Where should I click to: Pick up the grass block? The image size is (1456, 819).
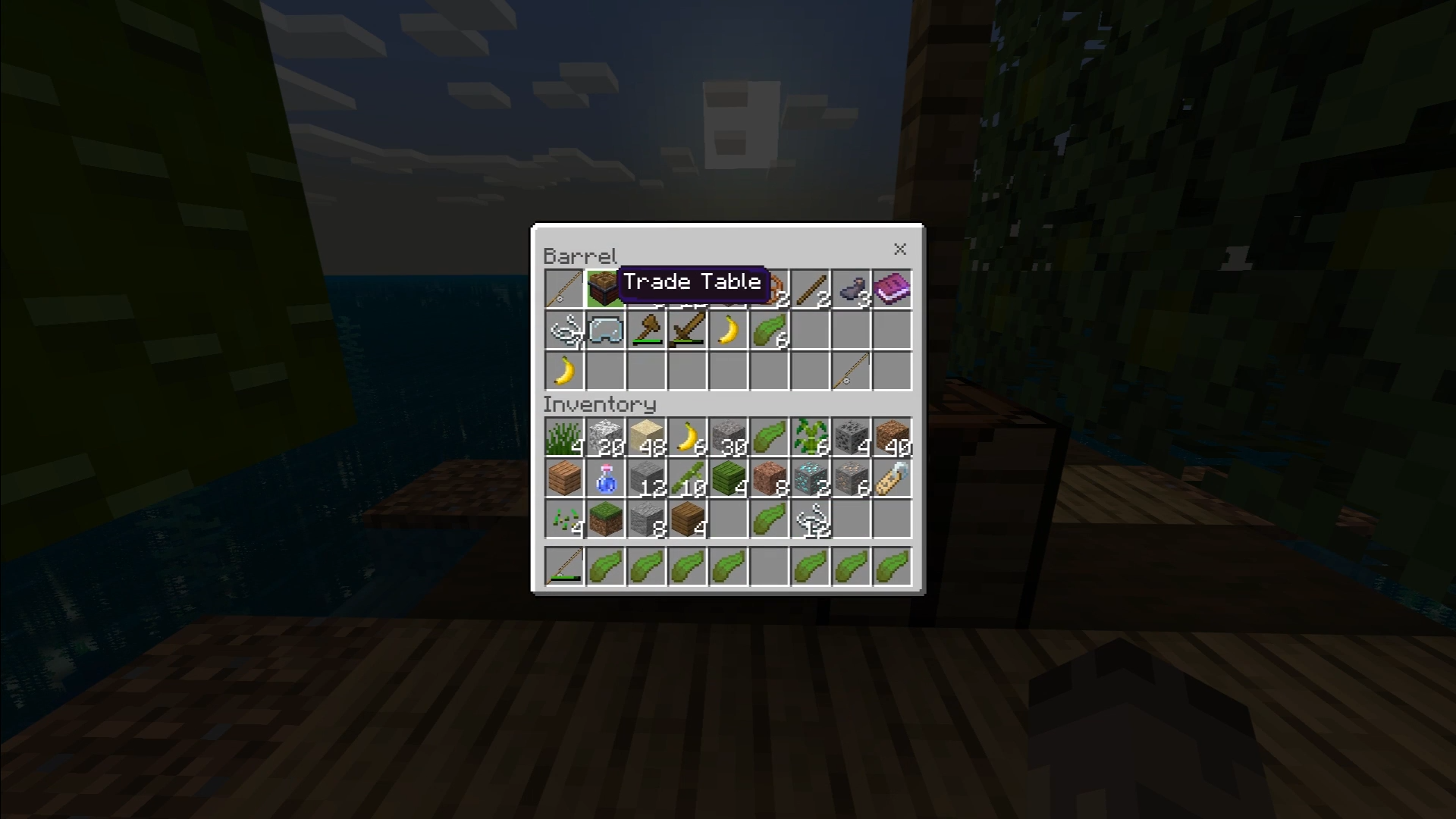(605, 519)
